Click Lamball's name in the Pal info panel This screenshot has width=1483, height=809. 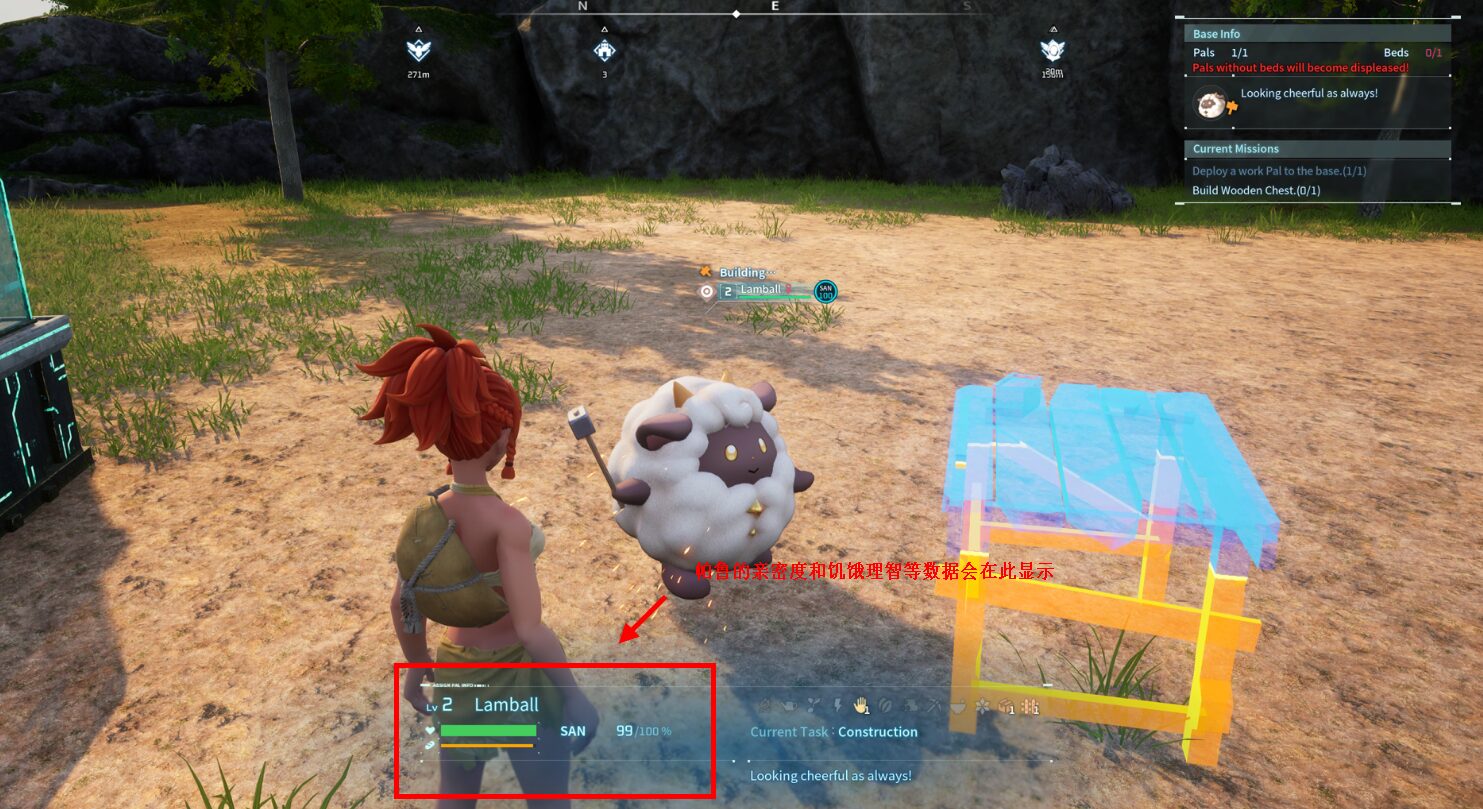pyautogui.click(x=506, y=705)
